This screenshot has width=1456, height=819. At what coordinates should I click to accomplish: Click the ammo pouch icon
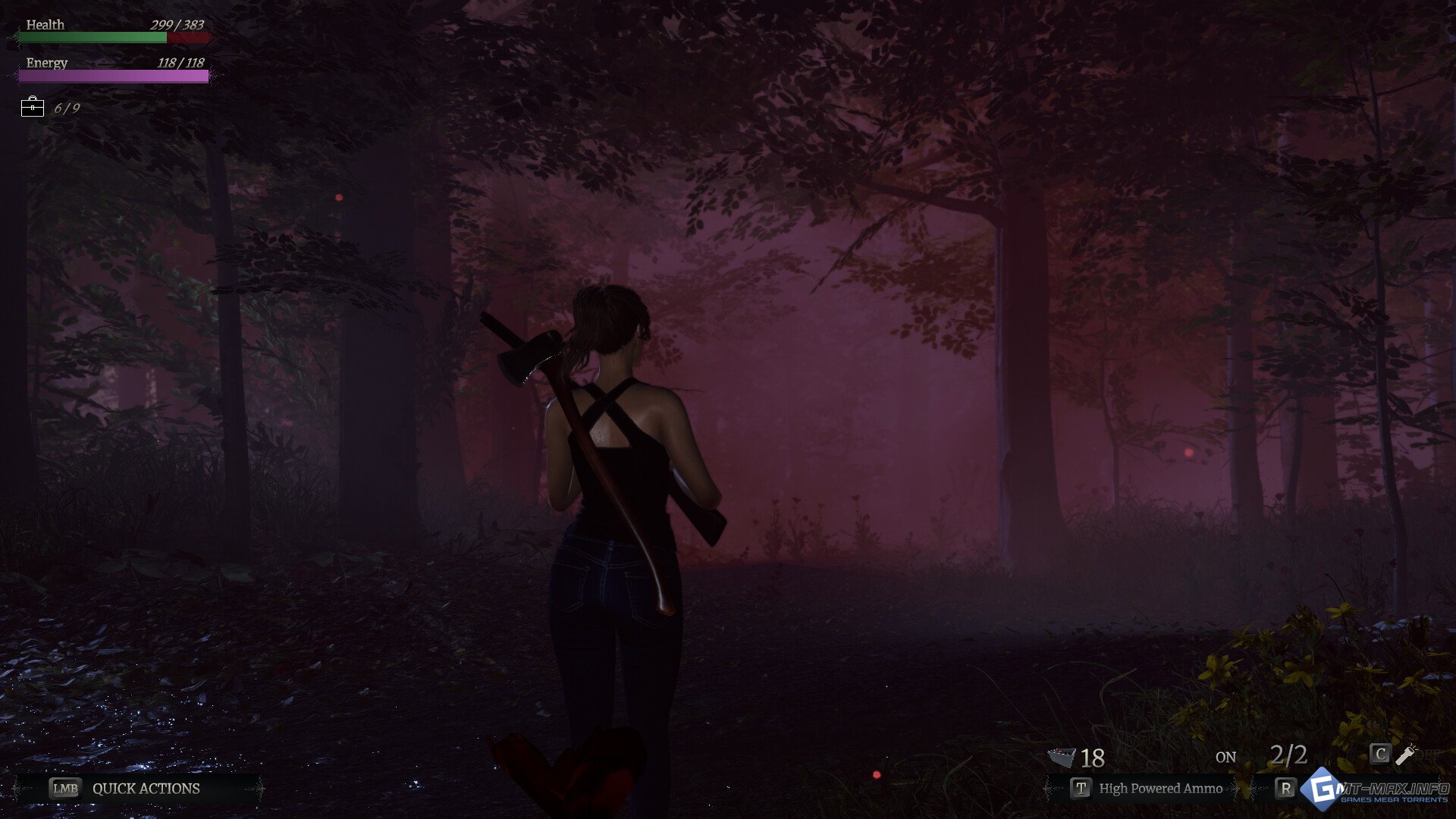click(x=1061, y=757)
